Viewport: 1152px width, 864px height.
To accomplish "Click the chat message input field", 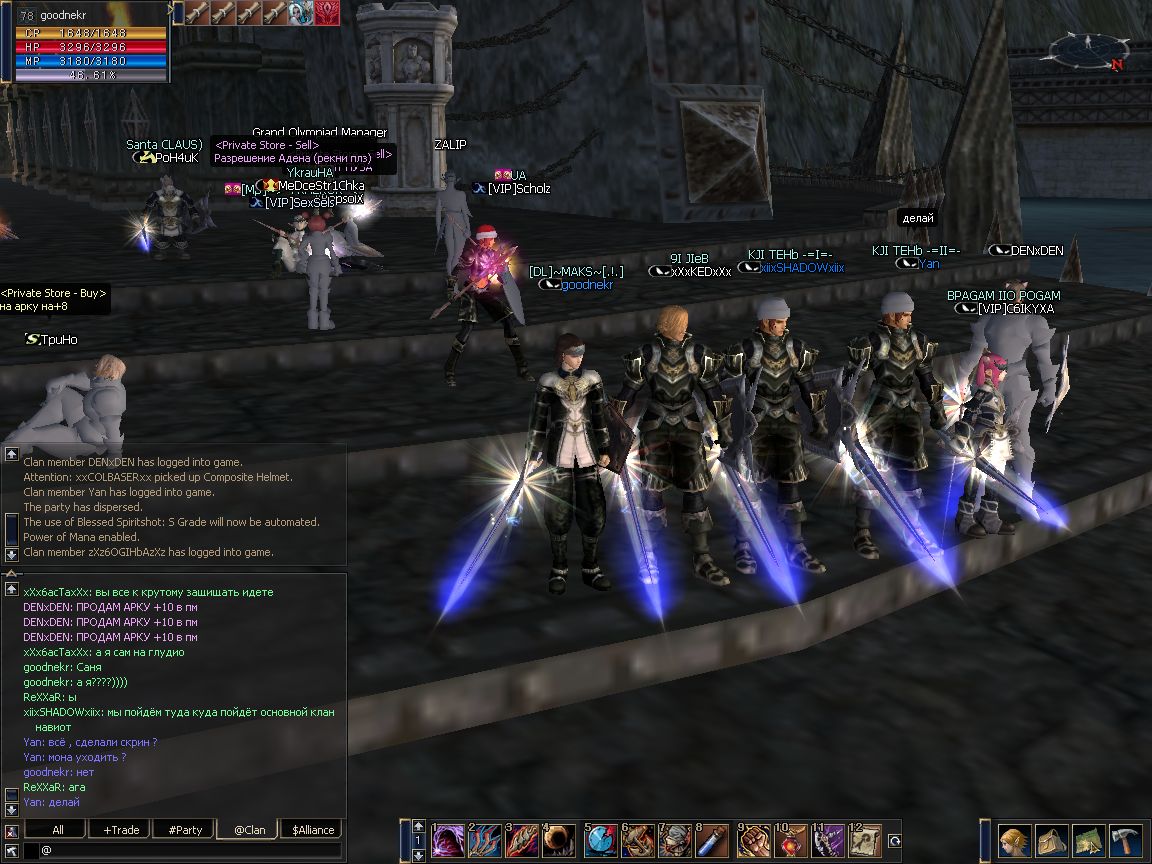I will (190, 851).
